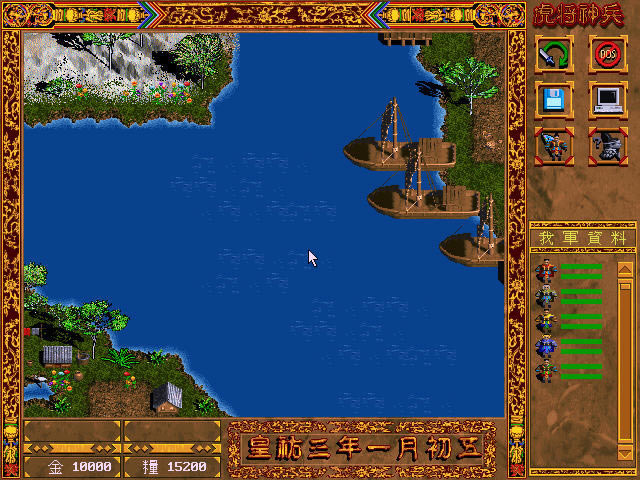Screen dimensions: 640x480
Task: Open the 我軍資料 army info header
Action: pos(582,239)
